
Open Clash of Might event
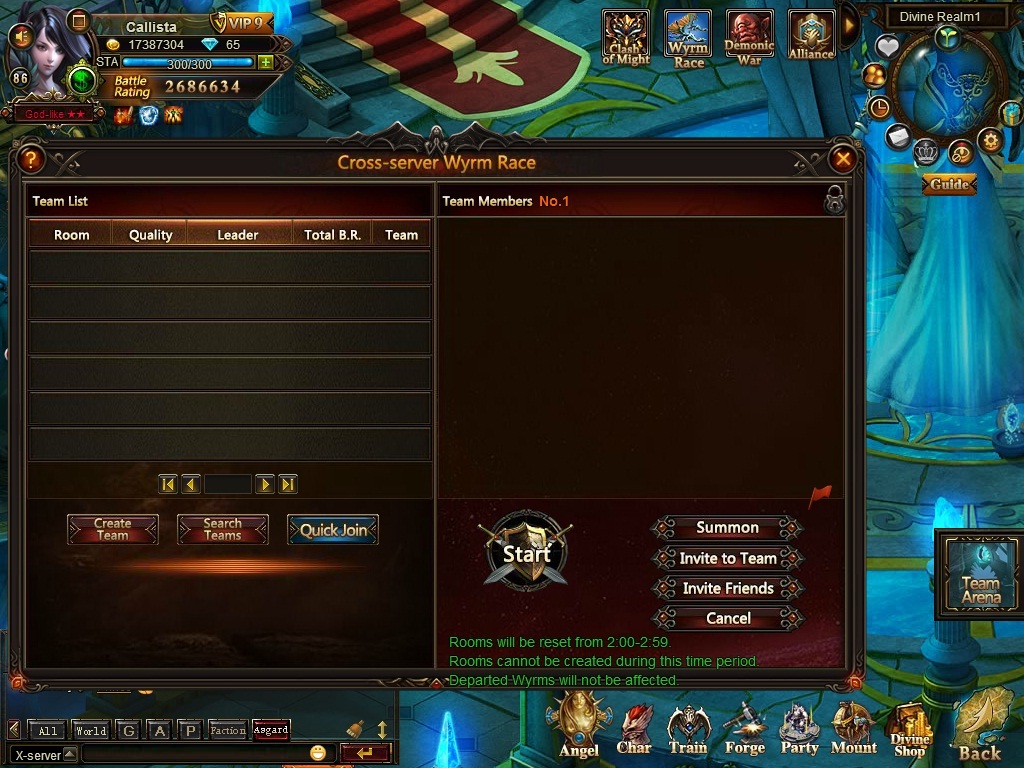point(626,38)
